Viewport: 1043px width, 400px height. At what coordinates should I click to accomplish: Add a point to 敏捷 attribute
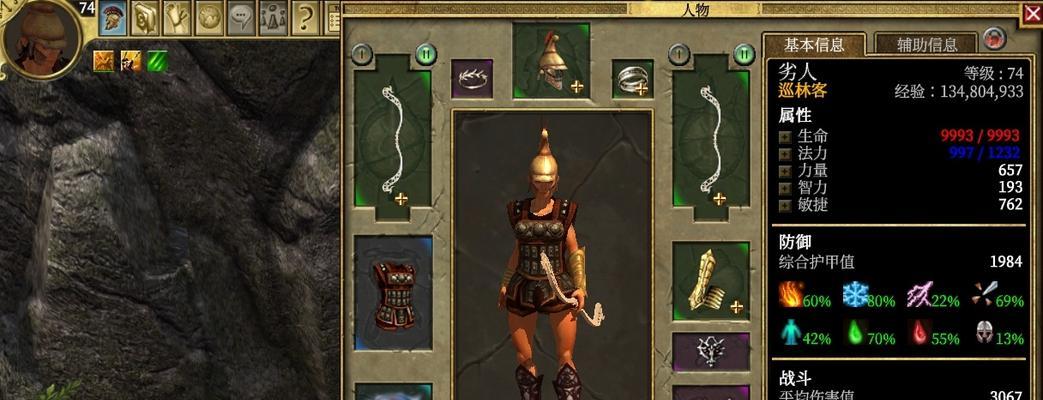tap(785, 204)
